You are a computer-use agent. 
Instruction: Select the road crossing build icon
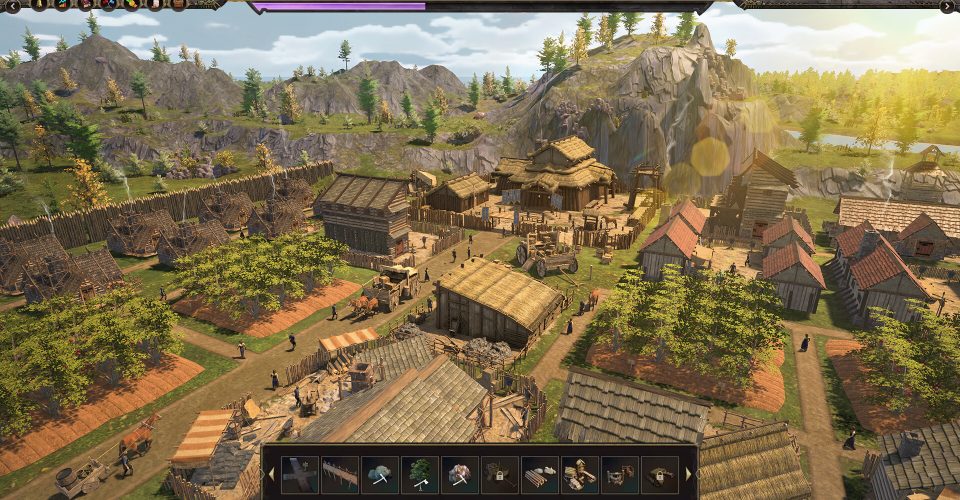point(300,474)
